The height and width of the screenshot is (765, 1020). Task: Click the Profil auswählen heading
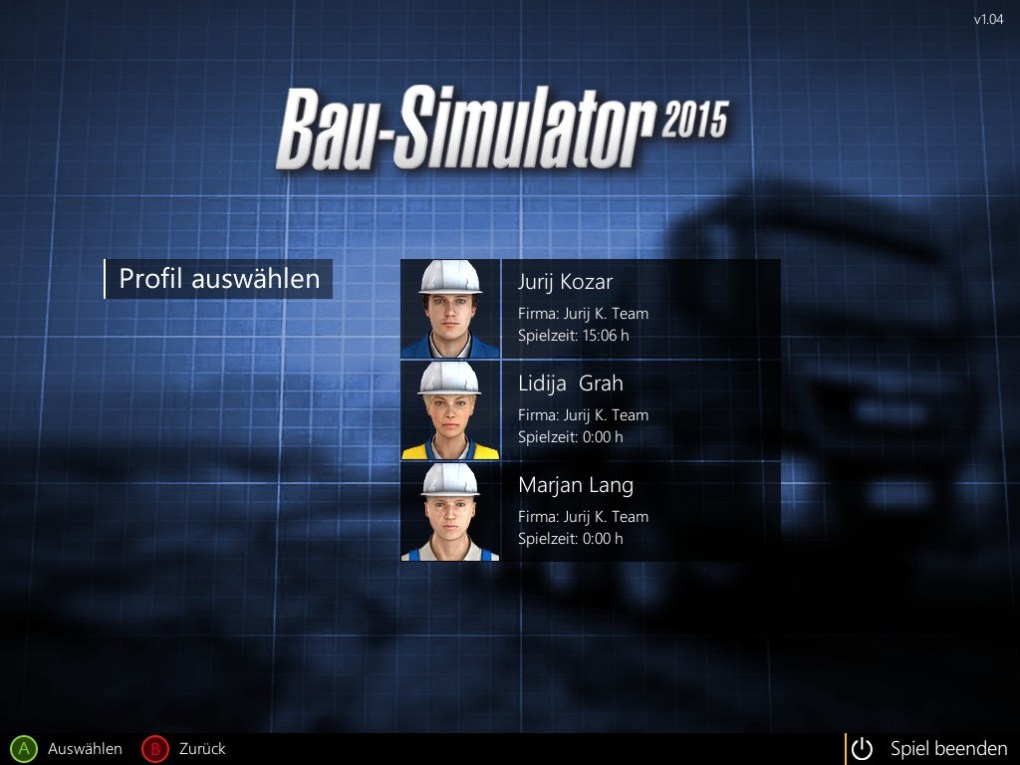coord(219,279)
